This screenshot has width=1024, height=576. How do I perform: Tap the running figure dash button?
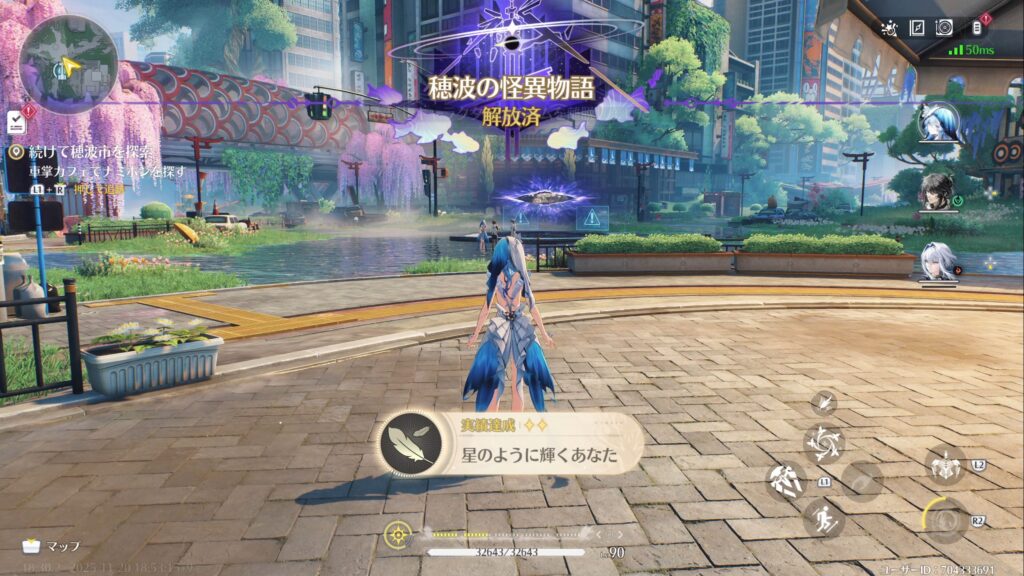coord(824,519)
